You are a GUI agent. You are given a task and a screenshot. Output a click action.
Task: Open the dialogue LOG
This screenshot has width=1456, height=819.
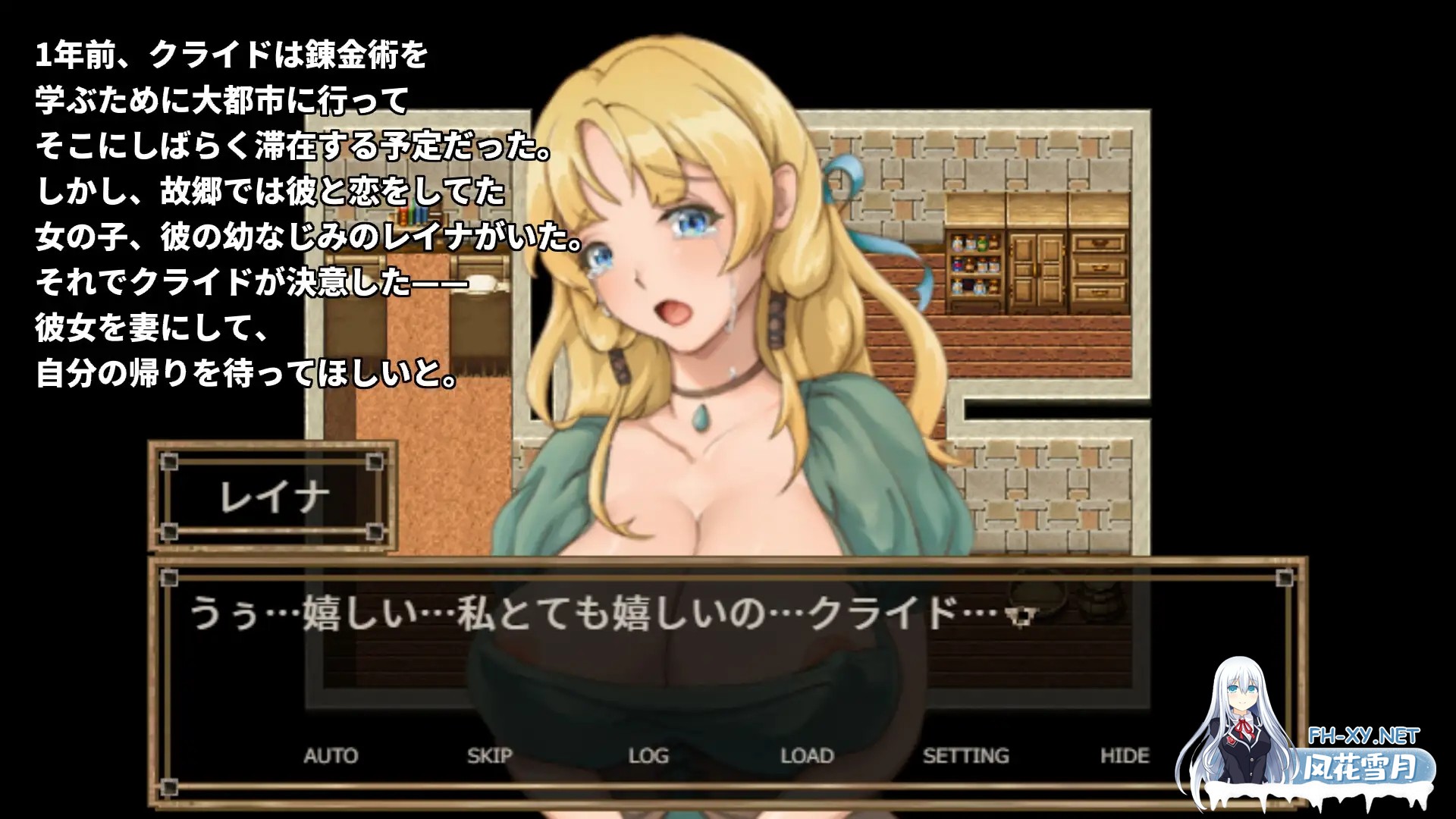point(648,755)
